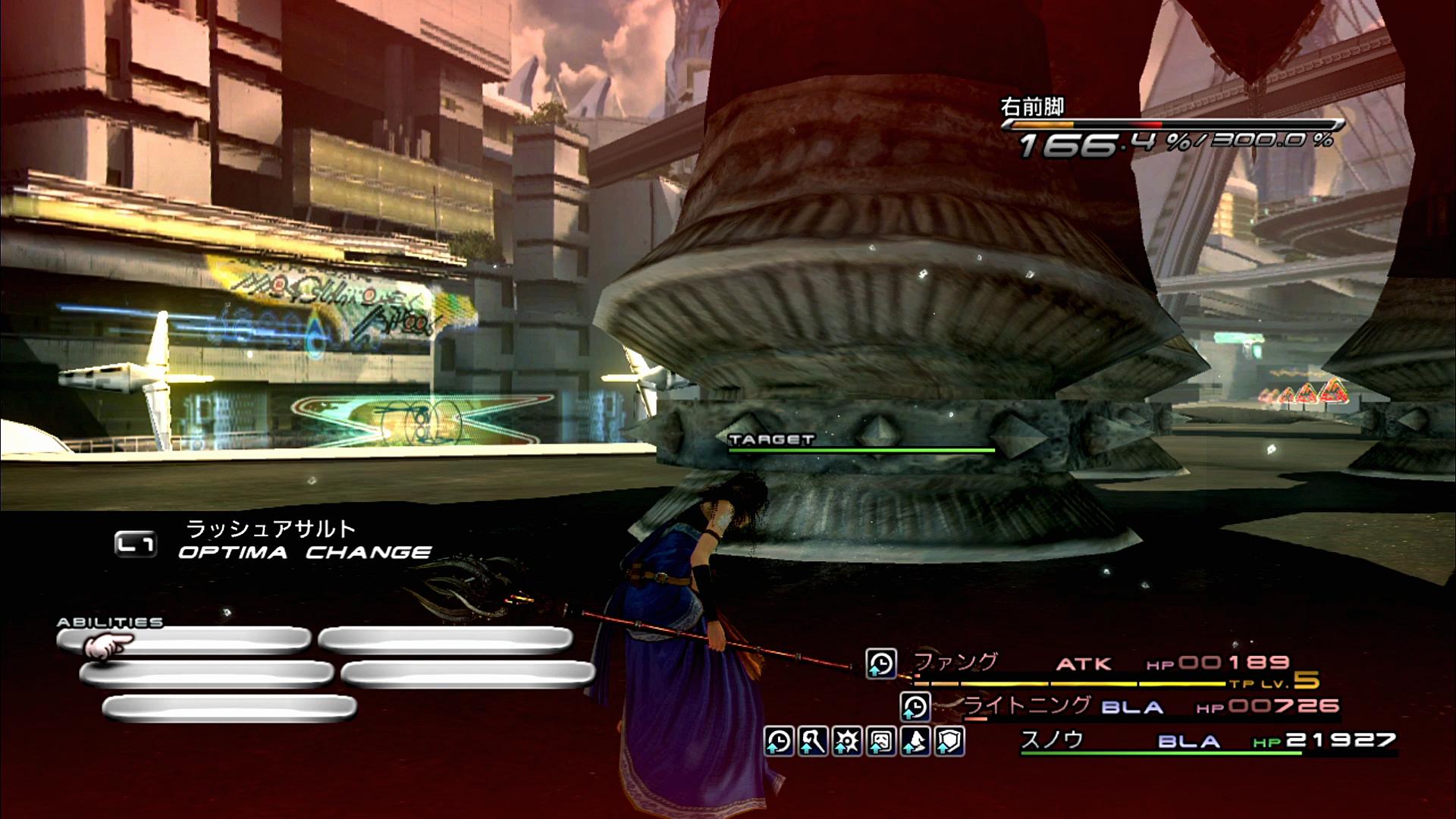The width and height of the screenshot is (1456, 819).
Task: Click the Haste clock icon beside ライトニング
Action: pos(915,707)
